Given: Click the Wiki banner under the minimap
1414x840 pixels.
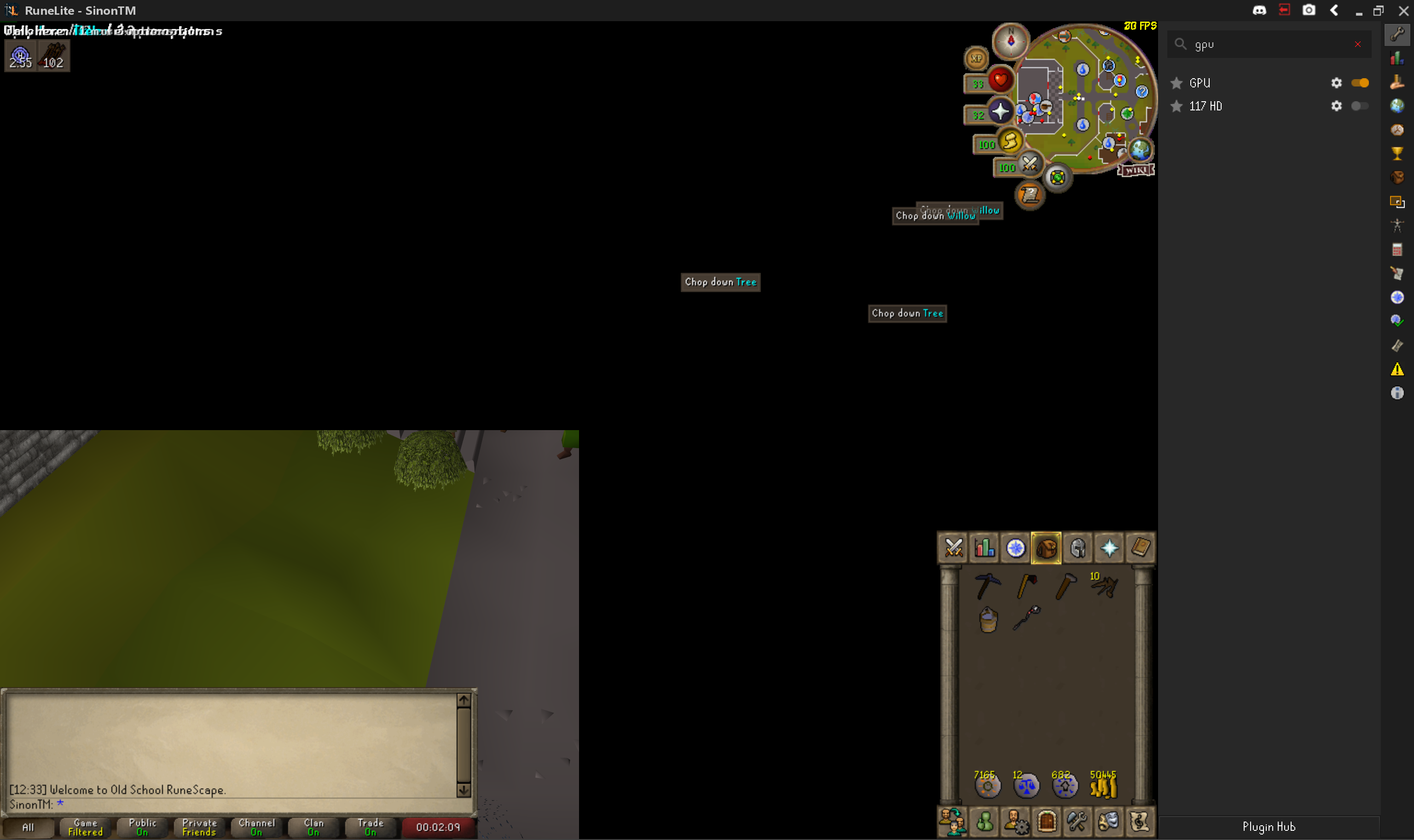Looking at the screenshot, I should click(1136, 170).
